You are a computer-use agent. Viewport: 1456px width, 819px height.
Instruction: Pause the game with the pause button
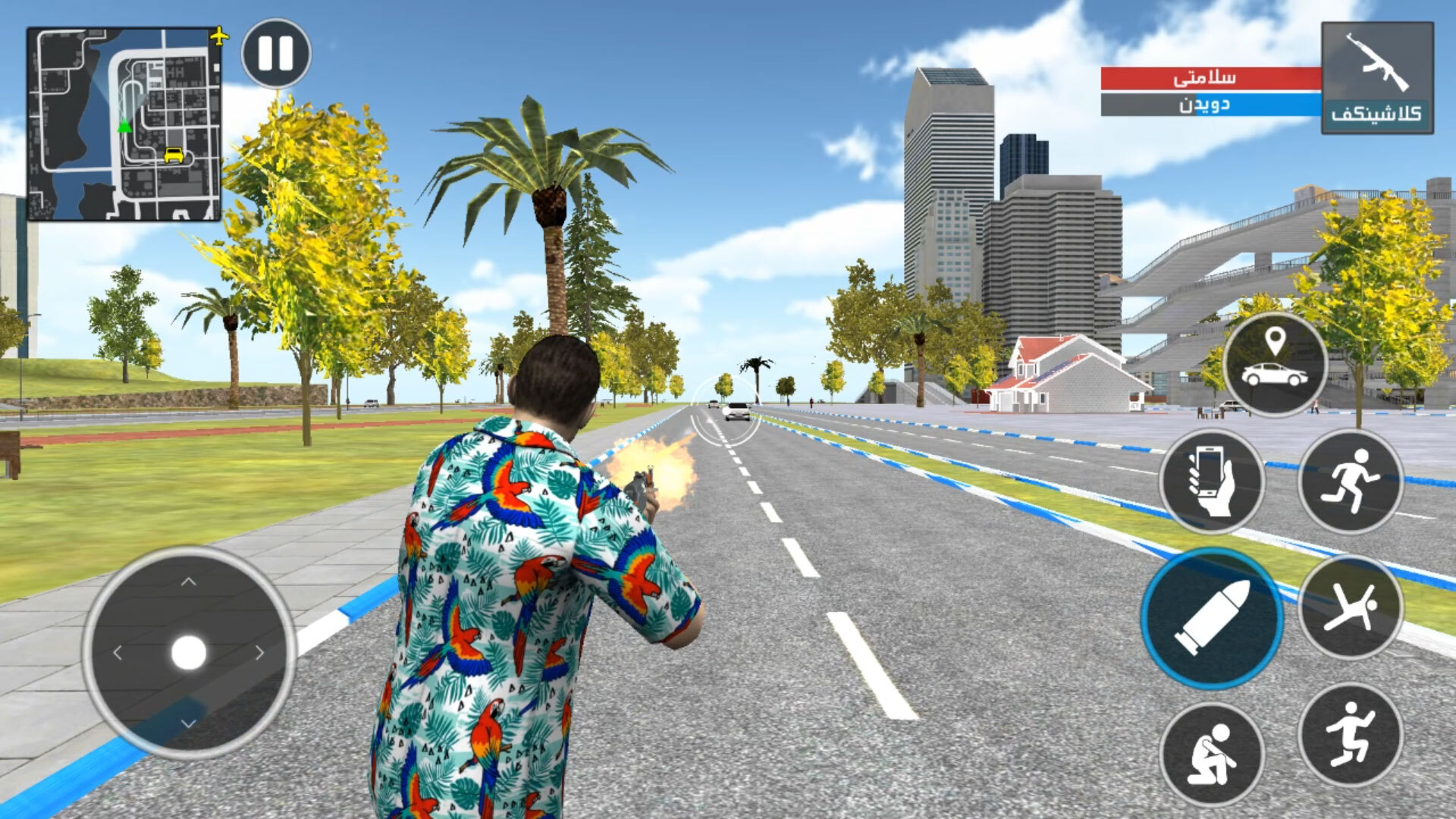pyautogui.click(x=276, y=54)
